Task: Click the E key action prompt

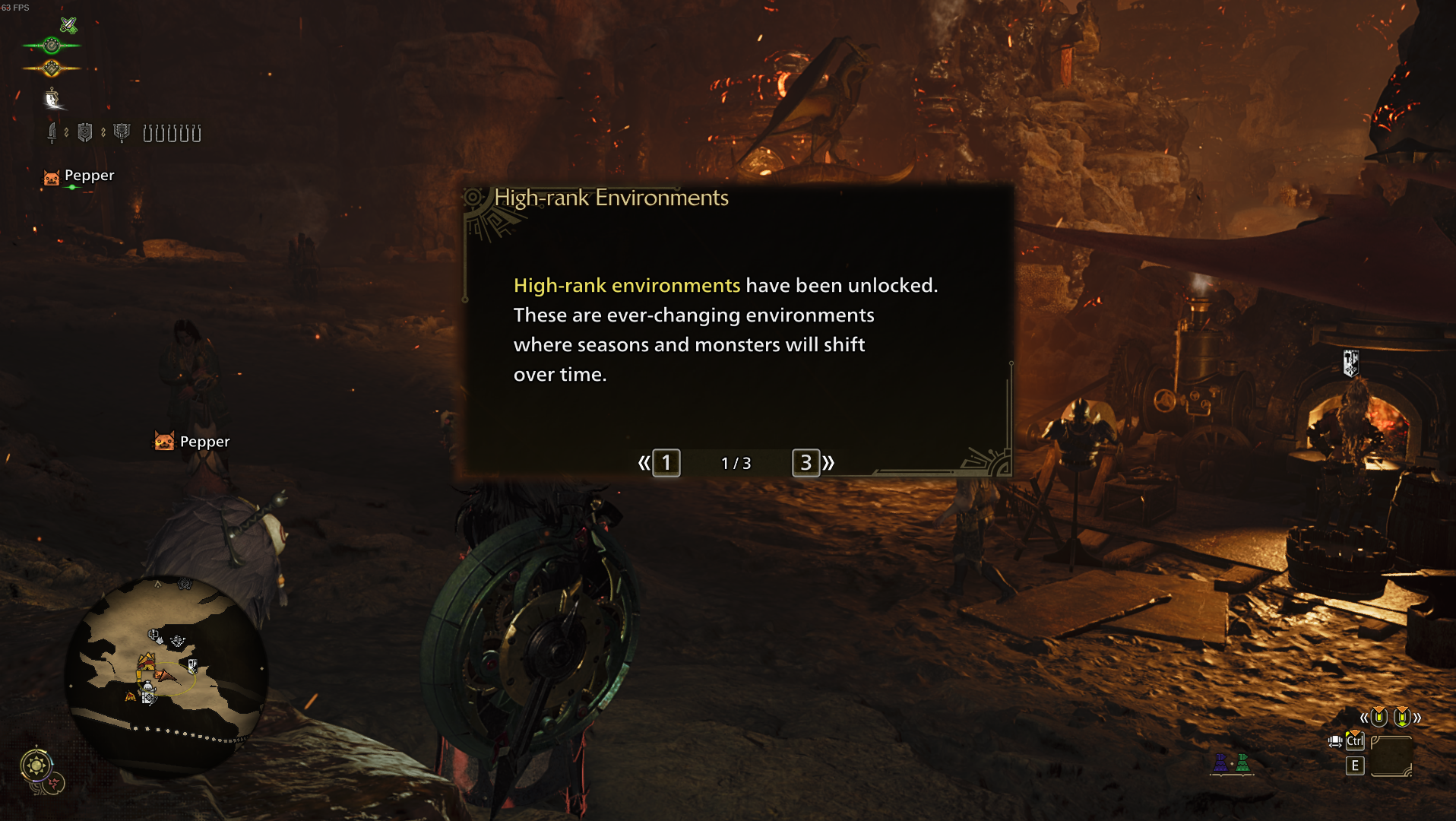Action: pyautogui.click(x=1354, y=766)
